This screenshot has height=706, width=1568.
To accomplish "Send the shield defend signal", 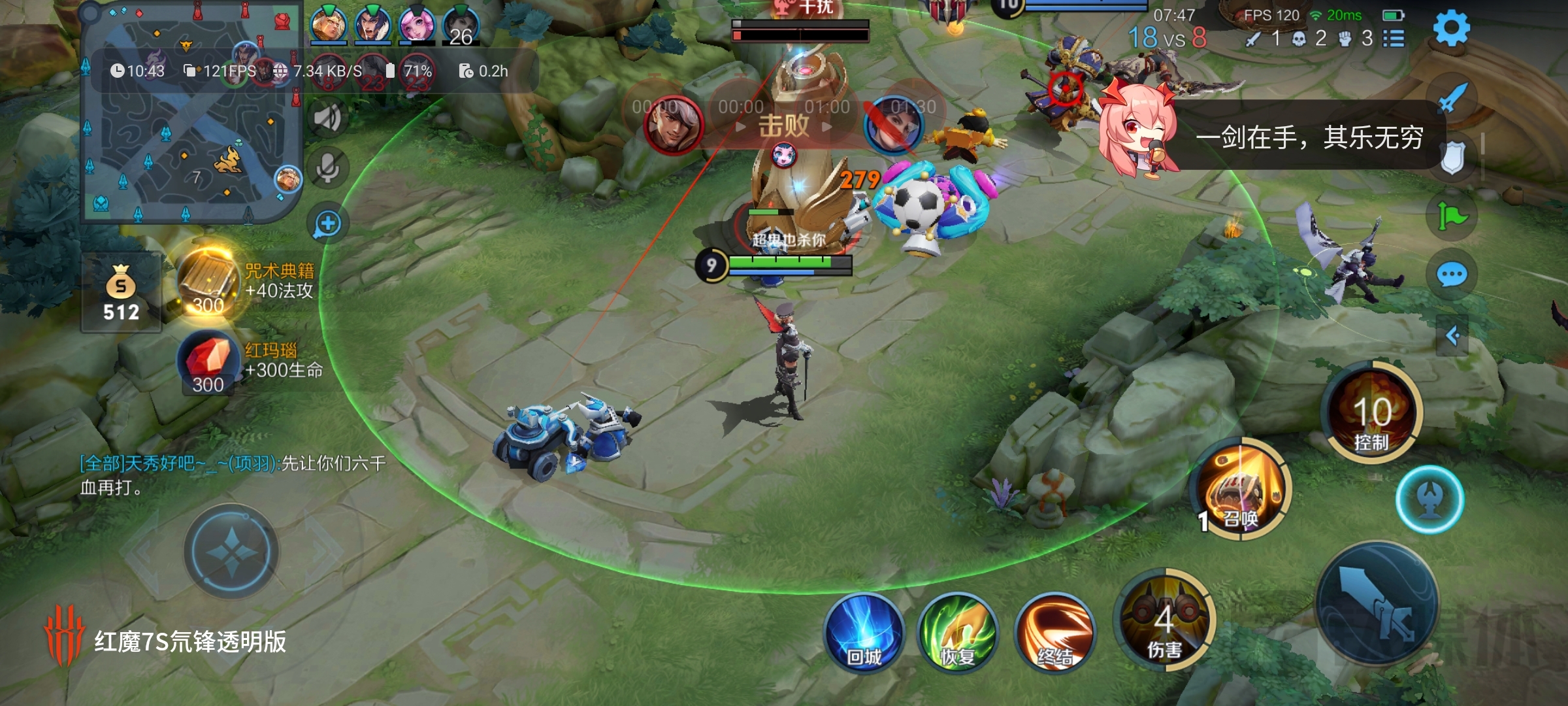I will click(1452, 158).
